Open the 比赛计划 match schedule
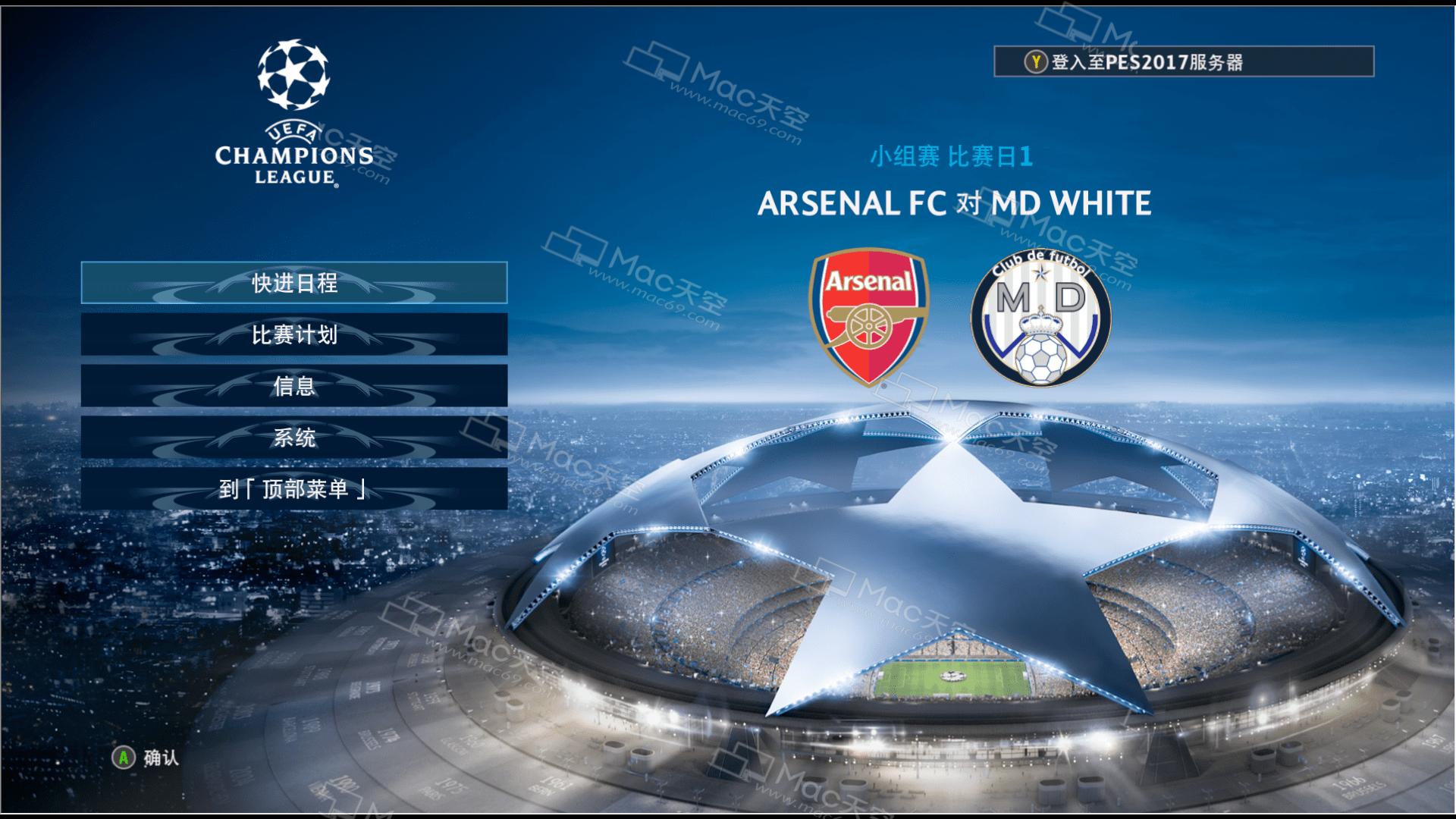1456x819 pixels. [x=294, y=334]
